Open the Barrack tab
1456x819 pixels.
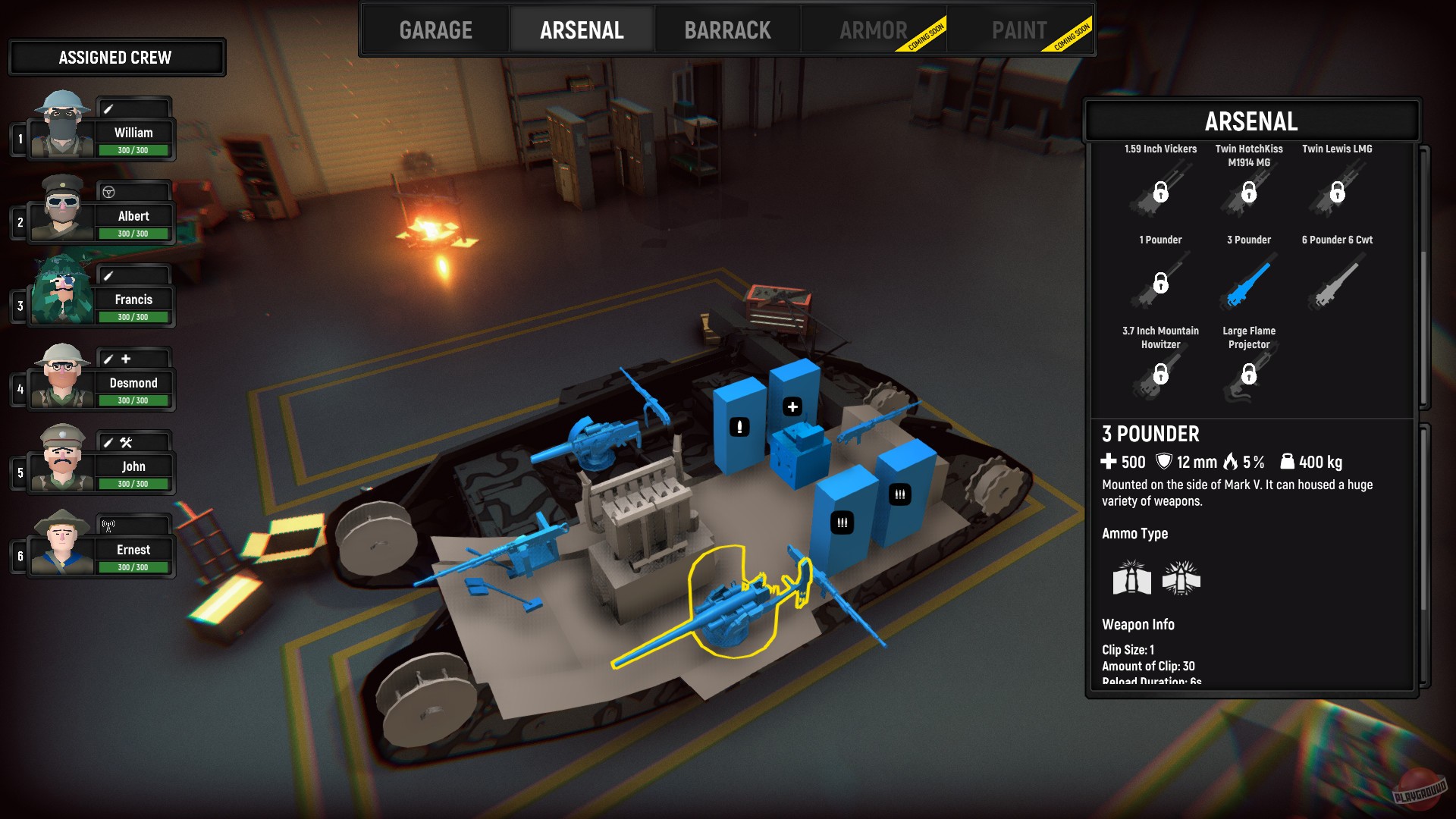727,30
